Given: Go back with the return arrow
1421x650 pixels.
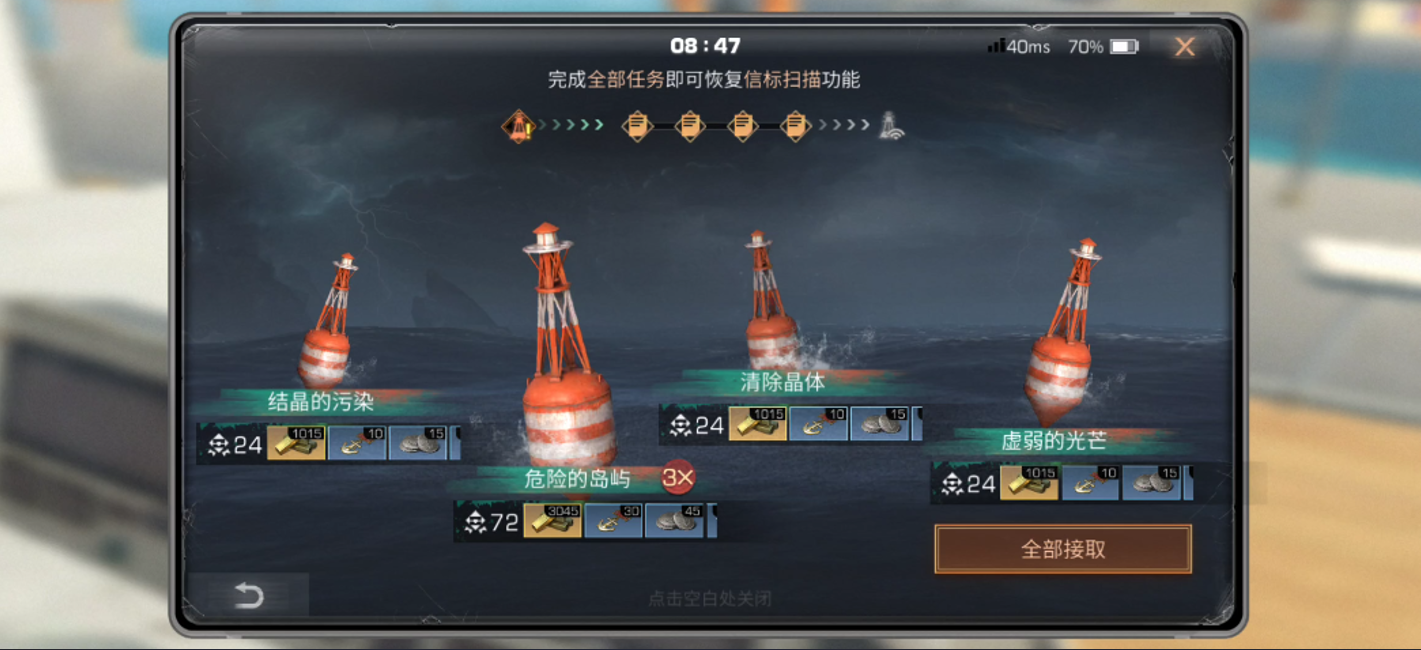Looking at the screenshot, I should click(x=248, y=596).
